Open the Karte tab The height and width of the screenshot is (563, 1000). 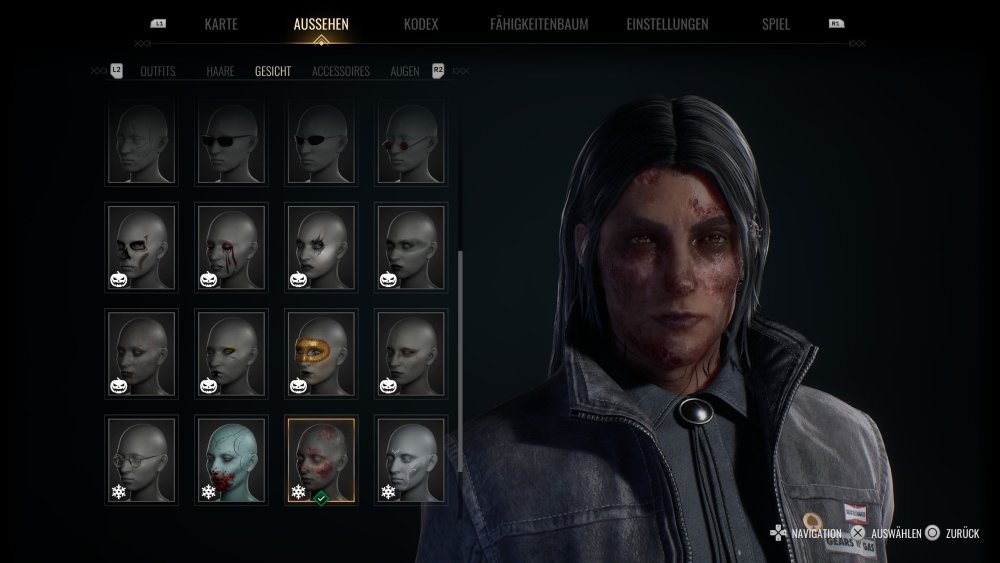(220, 24)
